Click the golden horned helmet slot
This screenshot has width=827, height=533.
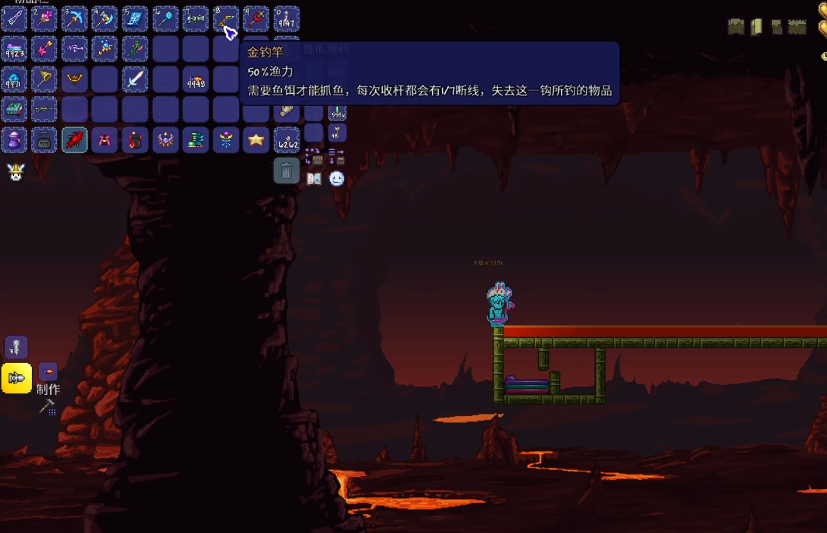[74, 79]
